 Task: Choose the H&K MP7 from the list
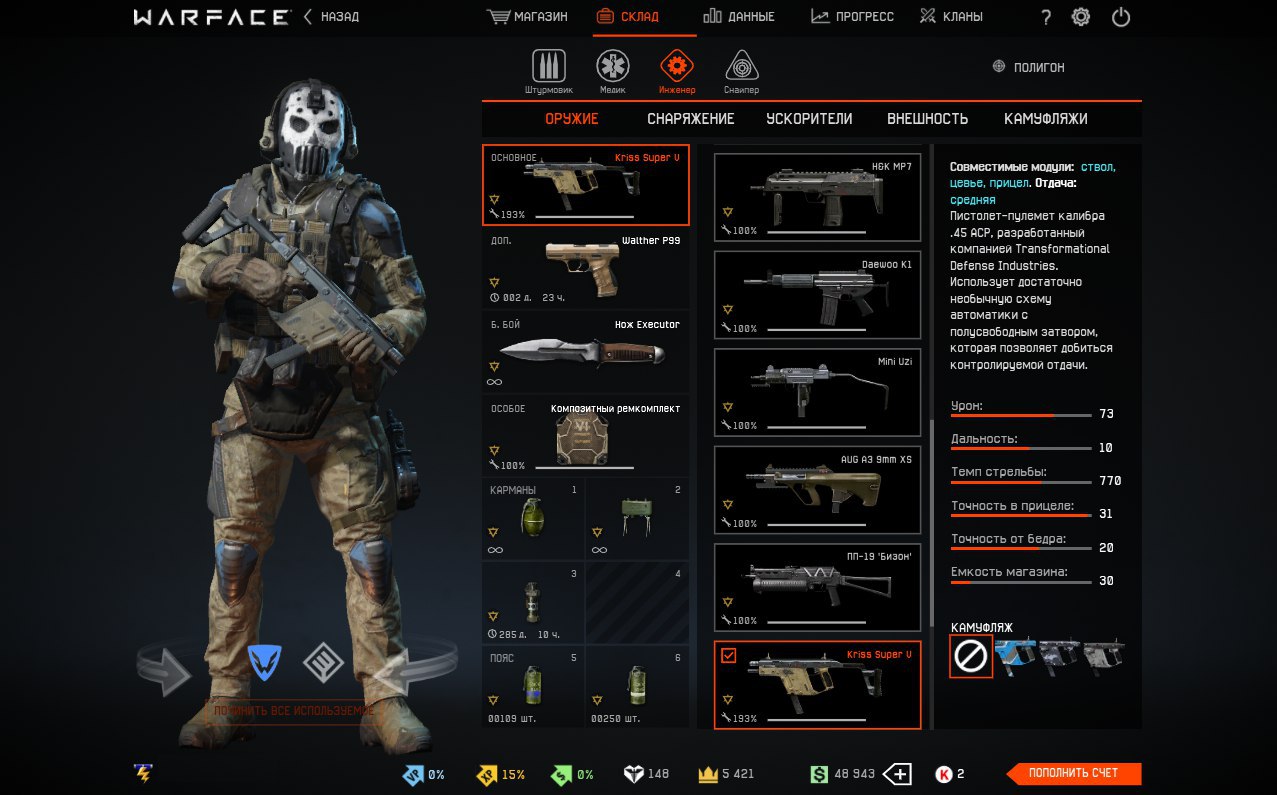pyautogui.click(x=817, y=198)
